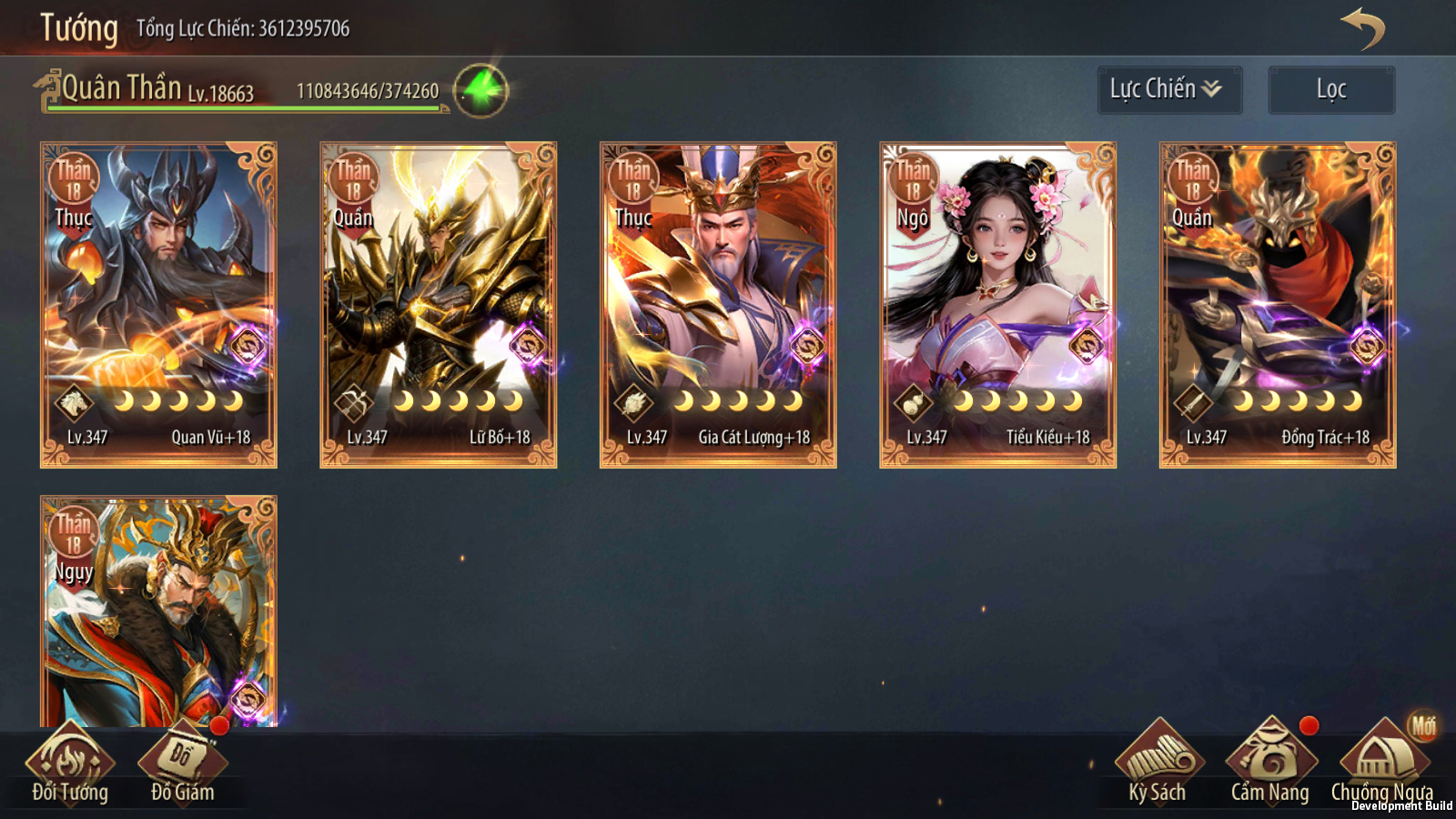The image size is (1456, 819).
Task: Open the Cẩm Nang guide
Action: (1270, 766)
